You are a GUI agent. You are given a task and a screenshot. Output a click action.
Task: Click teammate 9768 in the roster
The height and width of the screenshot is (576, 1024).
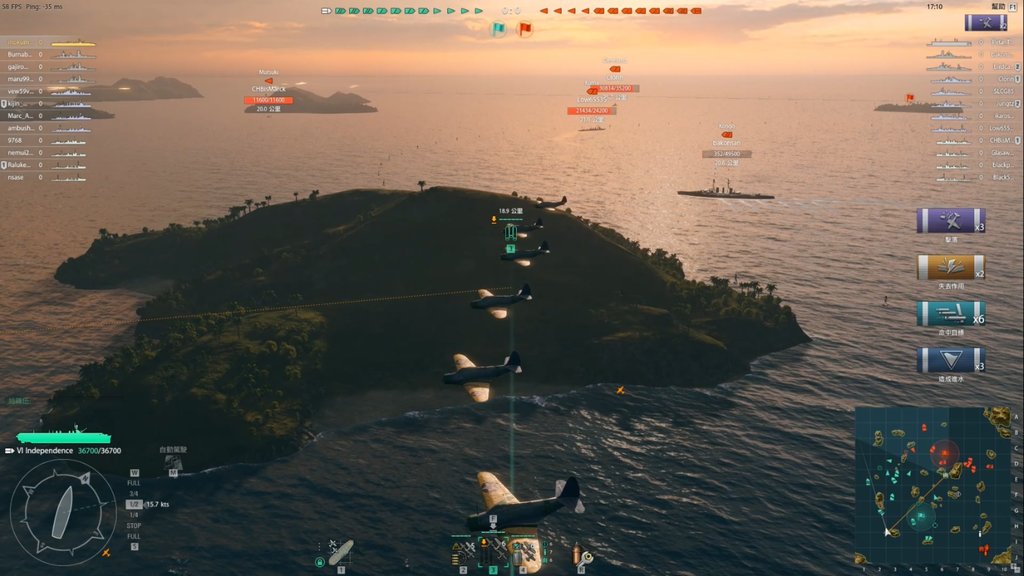(16, 140)
